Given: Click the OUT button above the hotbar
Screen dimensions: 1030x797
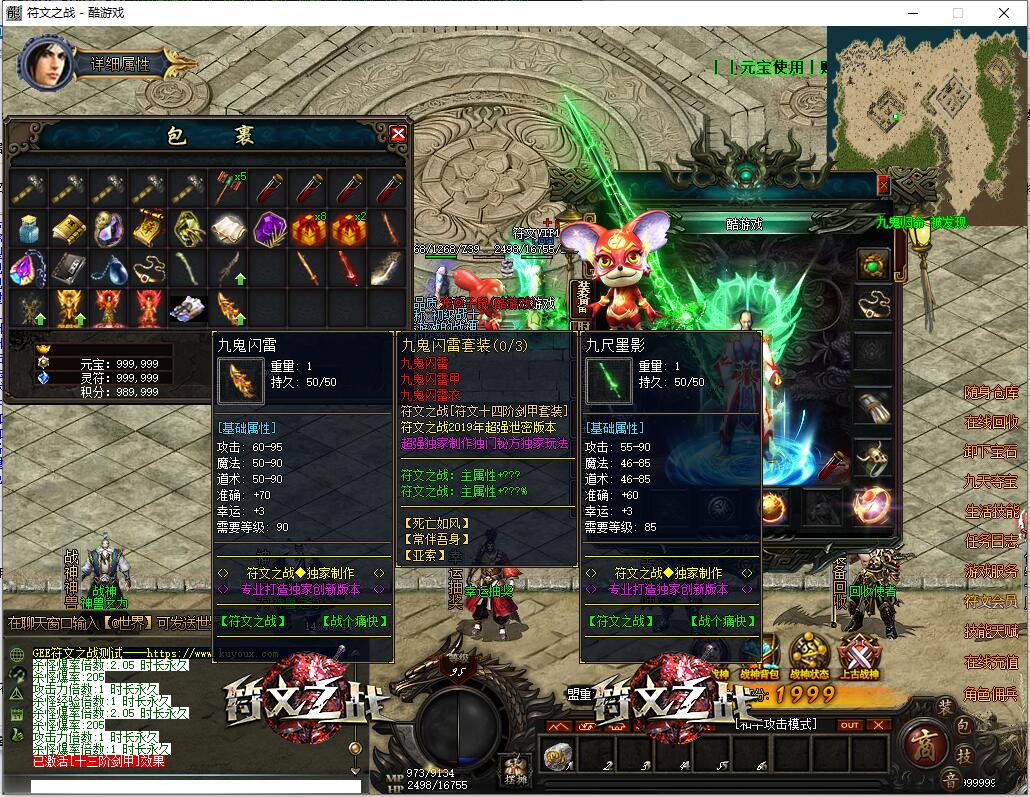Looking at the screenshot, I should 849,725.
